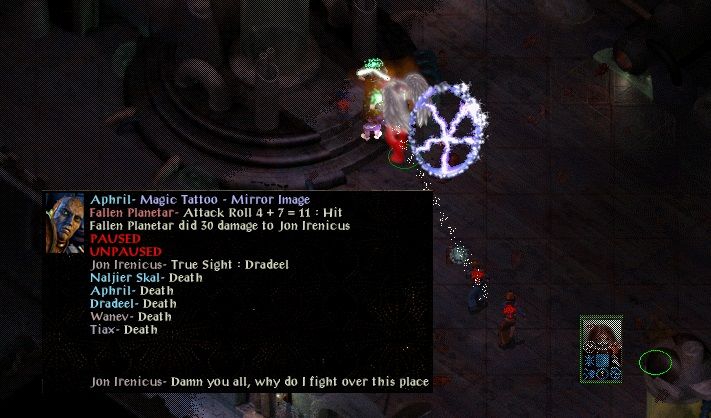Select the character portrait with status icons

601,347
